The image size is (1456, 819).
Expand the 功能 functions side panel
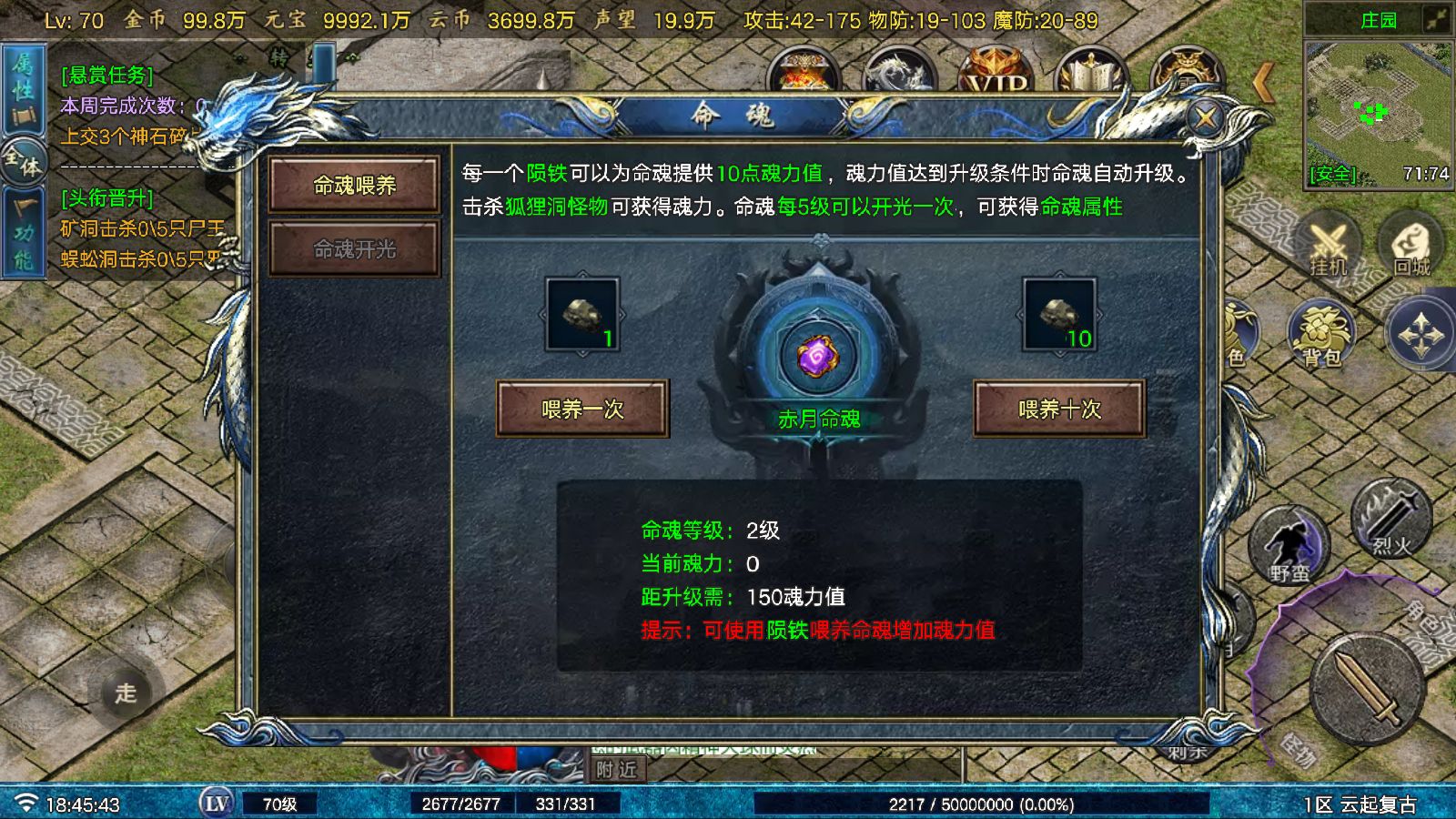tap(25, 227)
